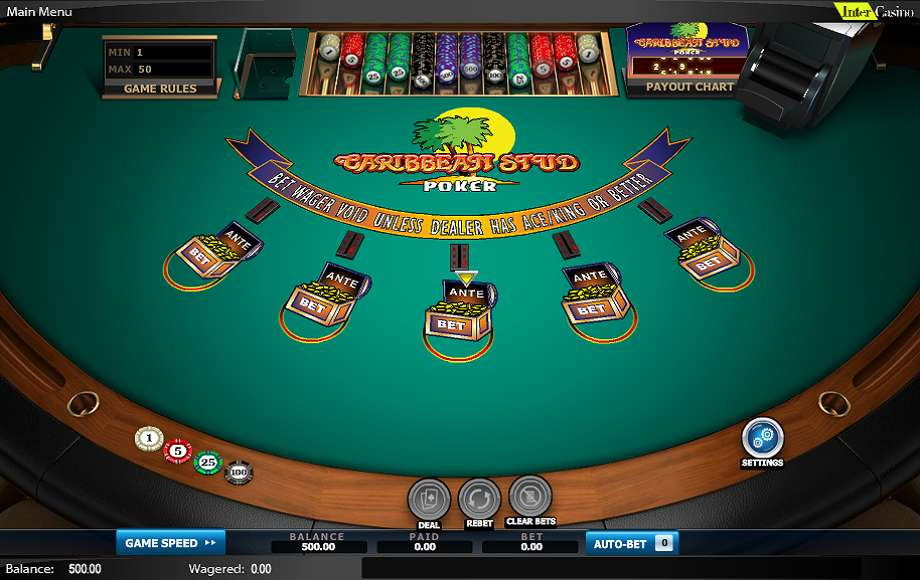Viewport: 920px width, 580px height.
Task: Toggle the Auto-Bet option
Action: [x=632, y=543]
